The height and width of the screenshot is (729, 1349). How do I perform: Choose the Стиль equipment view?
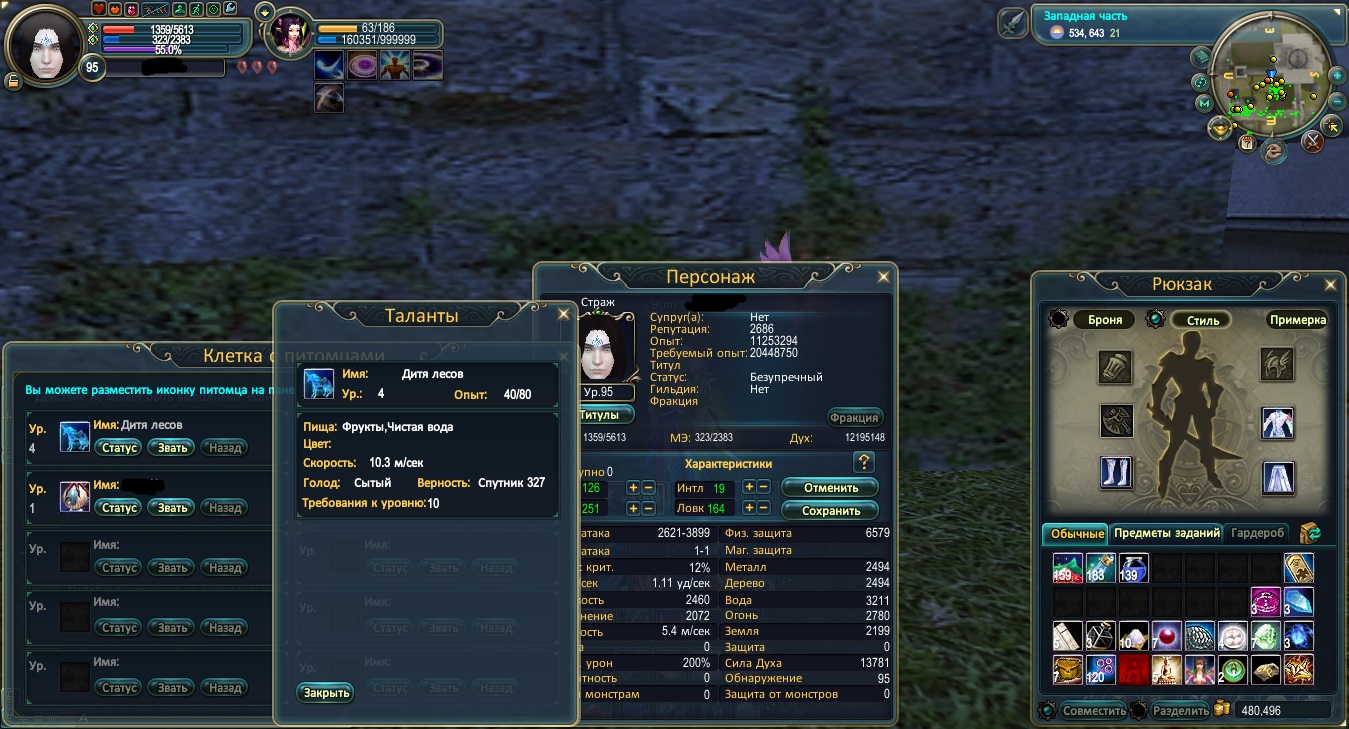(x=1202, y=320)
